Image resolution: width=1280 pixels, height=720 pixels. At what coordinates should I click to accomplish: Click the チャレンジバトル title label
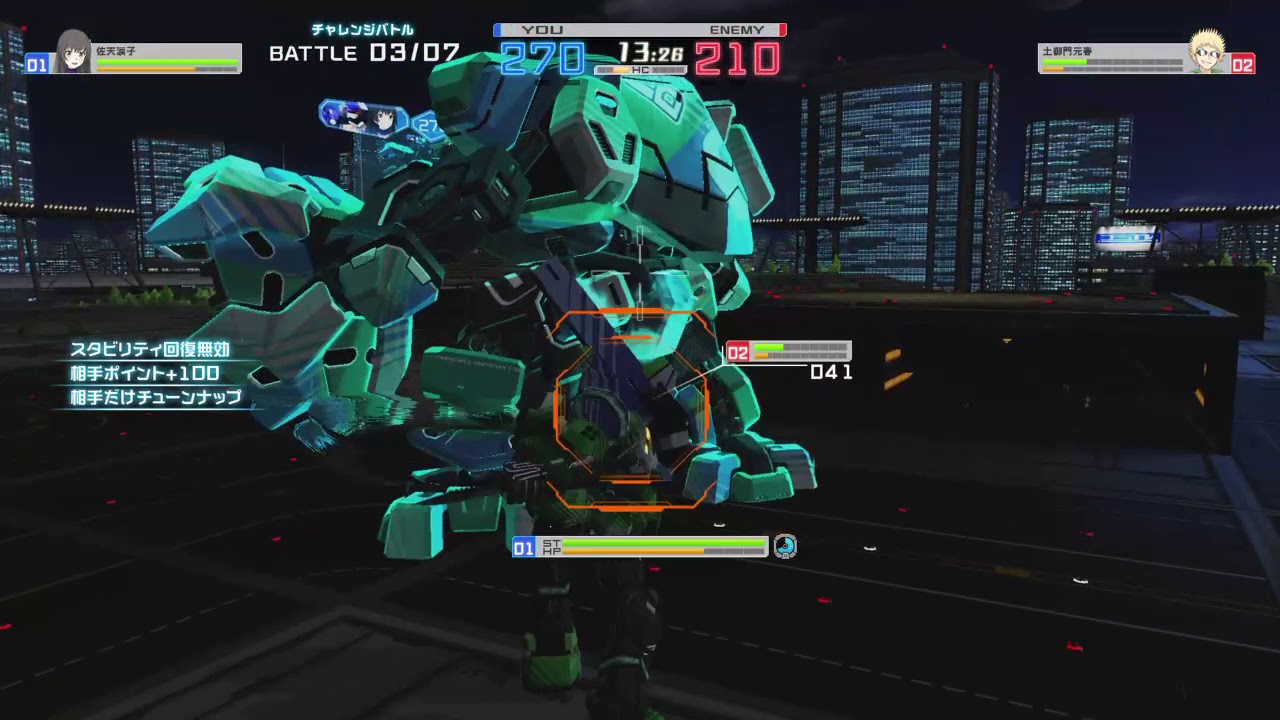[360, 30]
